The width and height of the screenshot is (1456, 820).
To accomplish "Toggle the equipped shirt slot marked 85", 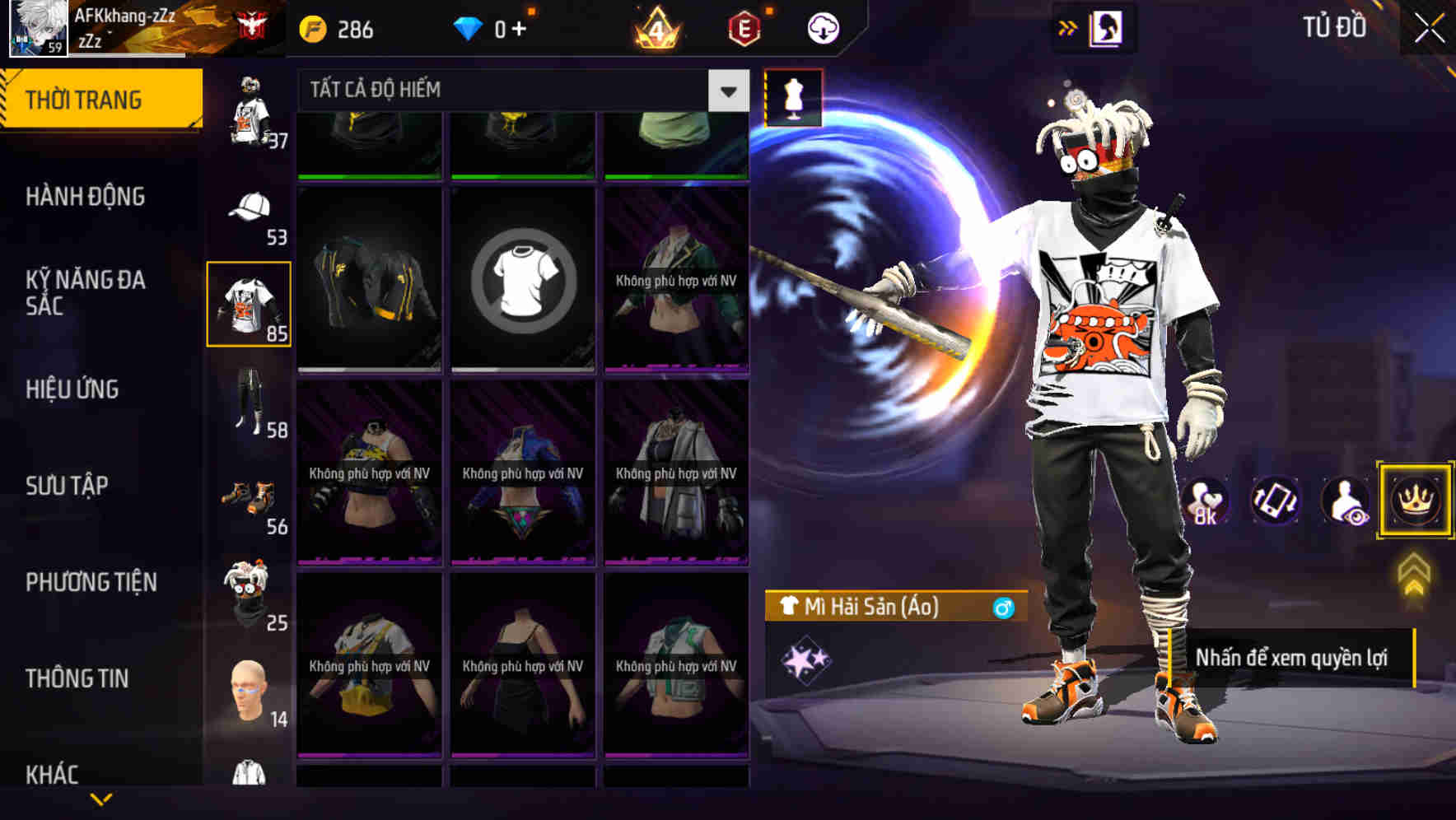I will (x=249, y=302).
